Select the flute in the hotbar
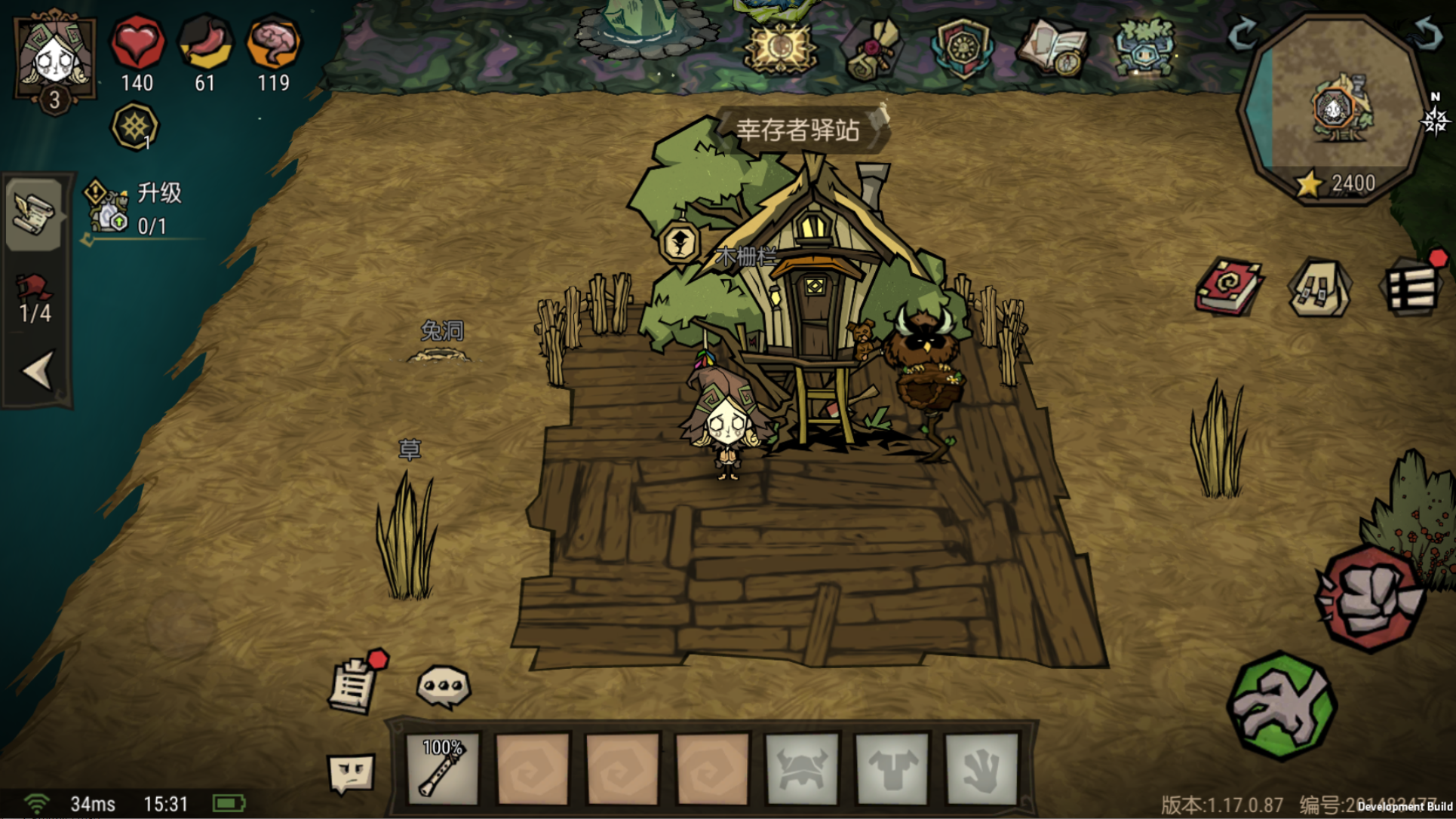This screenshot has width=1456, height=819. tap(442, 768)
